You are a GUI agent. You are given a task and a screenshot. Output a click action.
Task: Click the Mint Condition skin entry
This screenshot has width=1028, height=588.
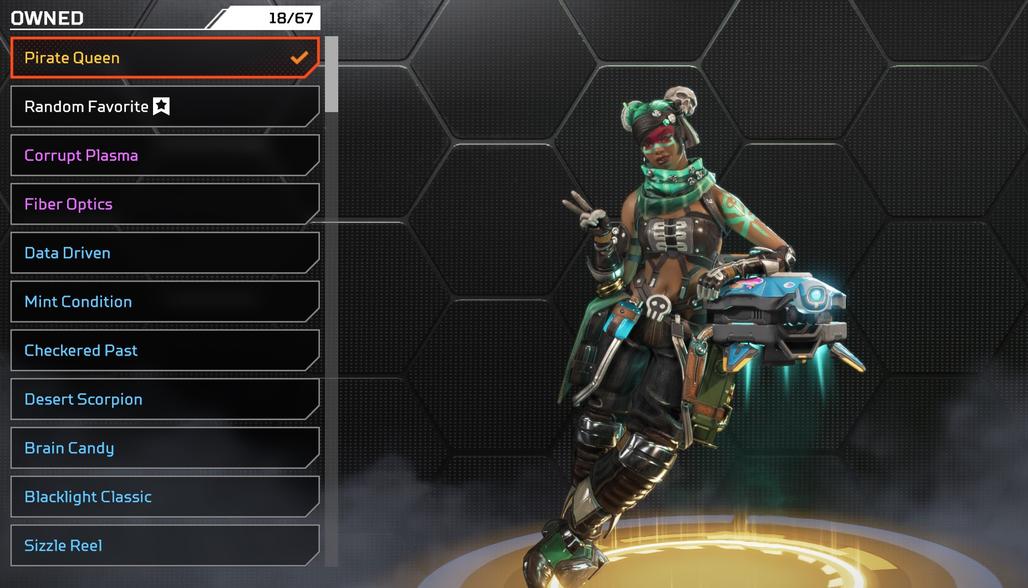tap(165, 302)
